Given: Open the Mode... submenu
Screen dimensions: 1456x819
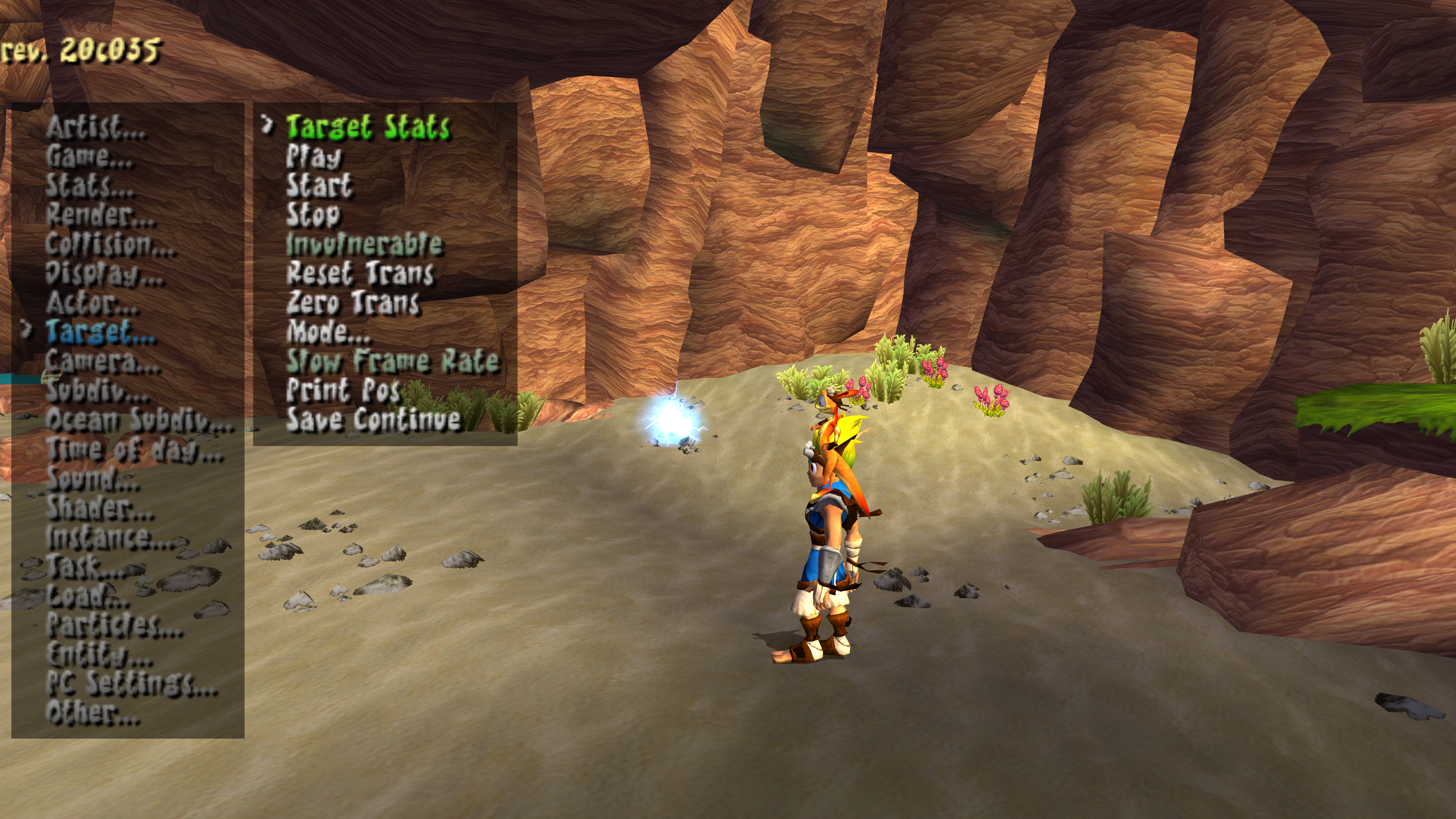Looking at the screenshot, I should [328, 333].
